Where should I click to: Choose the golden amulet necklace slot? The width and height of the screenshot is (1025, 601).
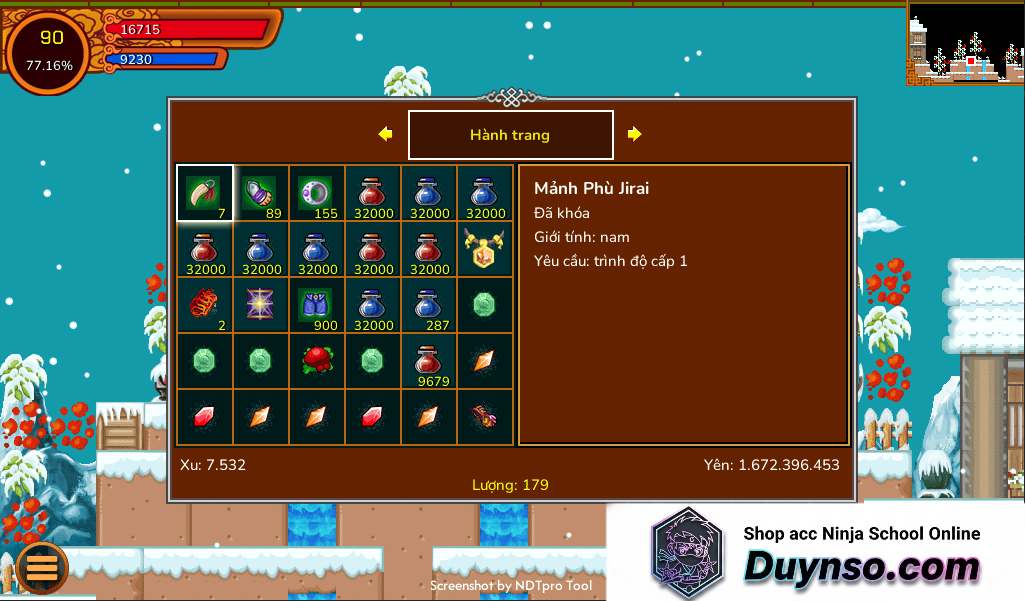[x=485, y=249]
